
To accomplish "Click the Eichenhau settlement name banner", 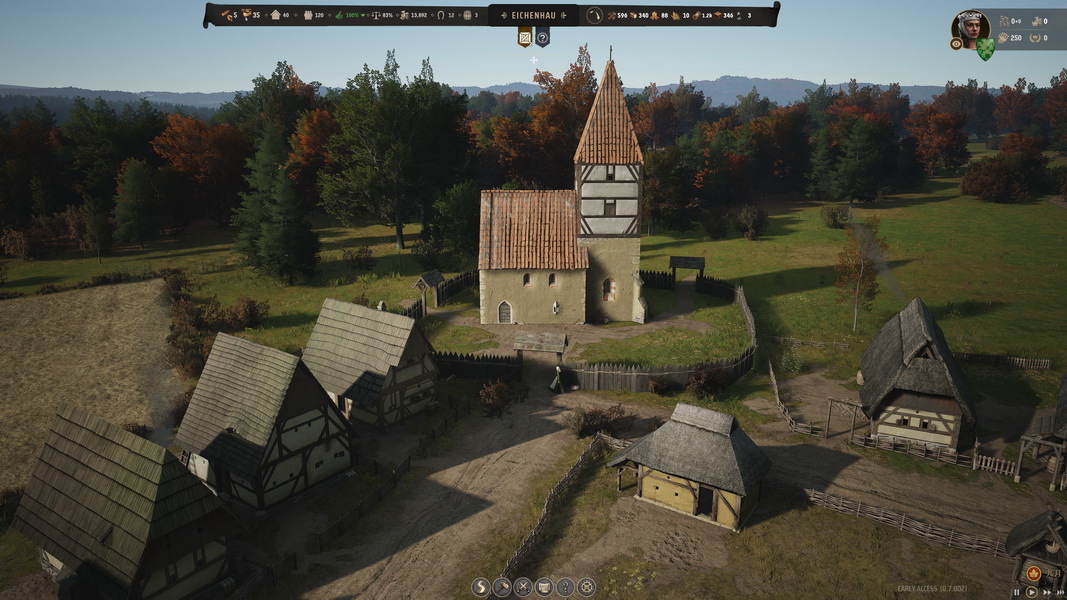I will 533,15.
